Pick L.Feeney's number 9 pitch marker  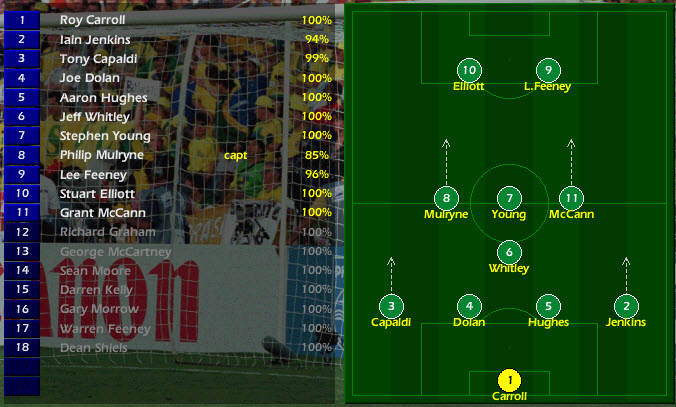tap(547, 70)
